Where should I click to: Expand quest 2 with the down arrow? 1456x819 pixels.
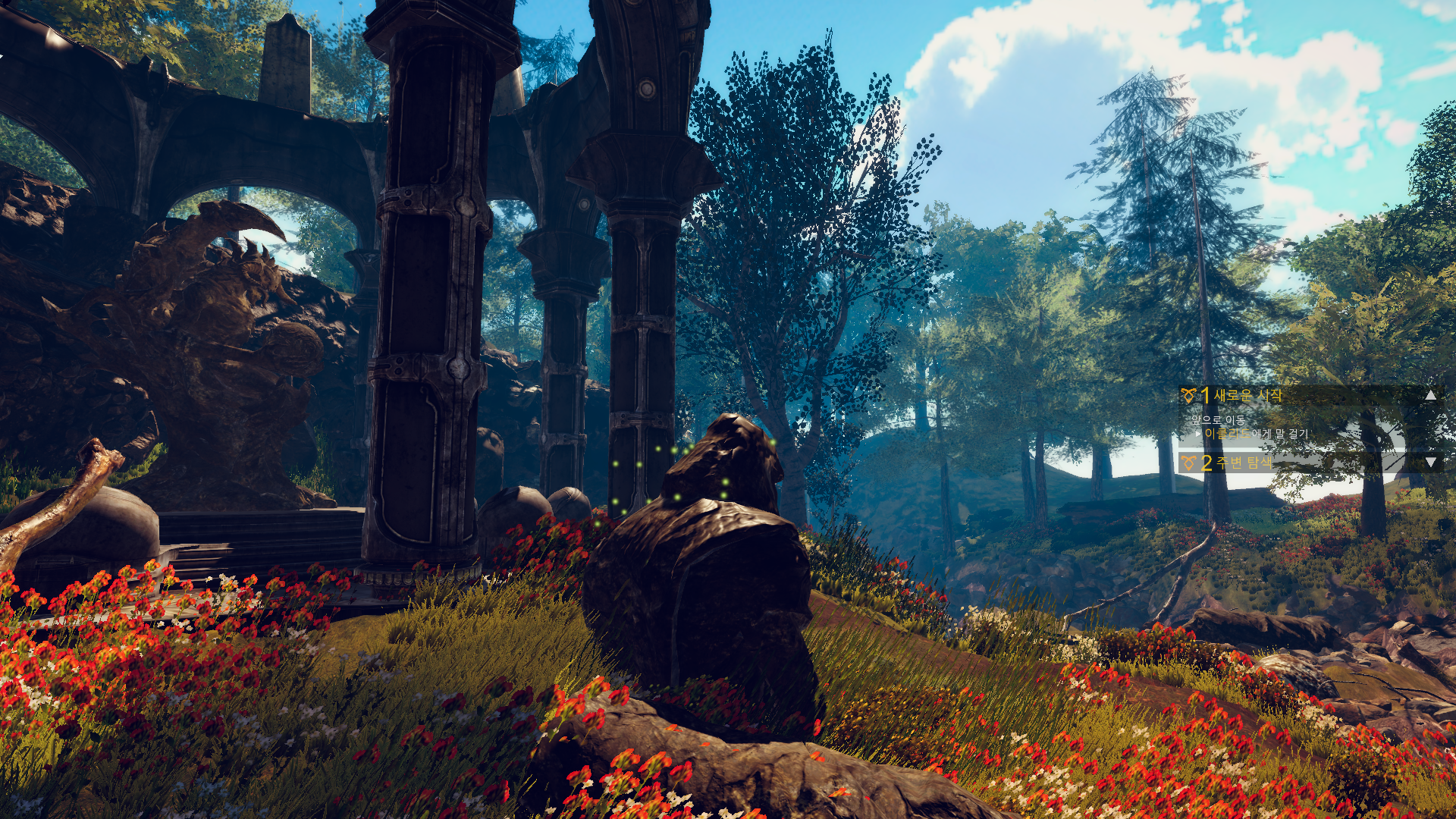click(1430, 462)
